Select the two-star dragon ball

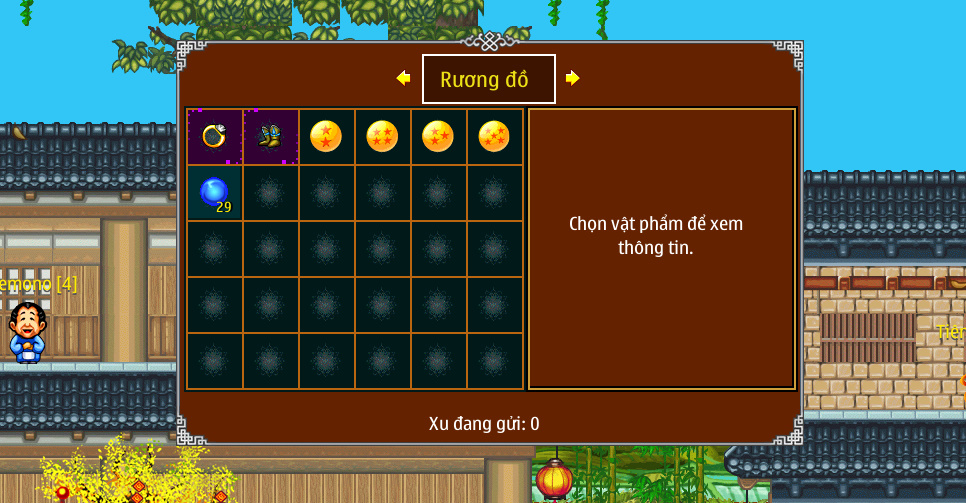pos(326,136)
